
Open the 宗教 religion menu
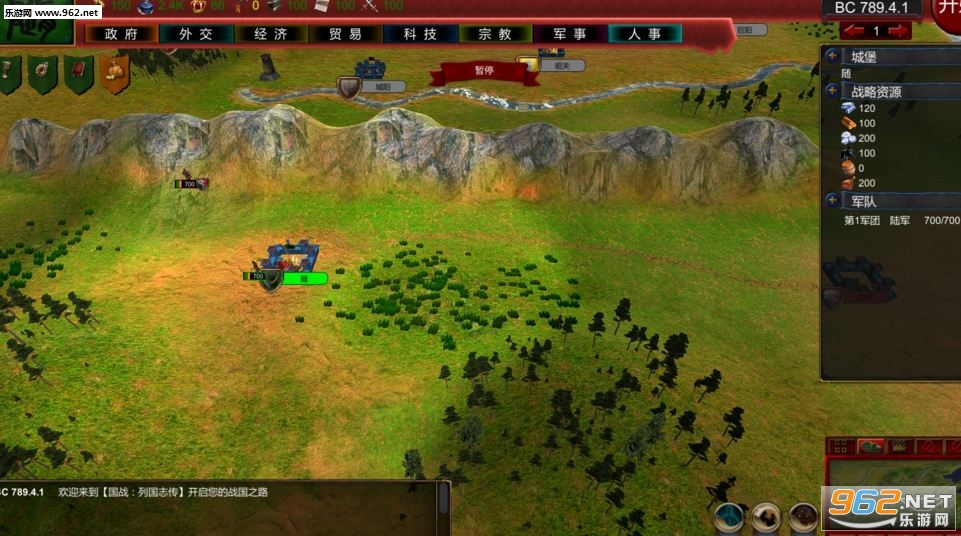point(495,33)
